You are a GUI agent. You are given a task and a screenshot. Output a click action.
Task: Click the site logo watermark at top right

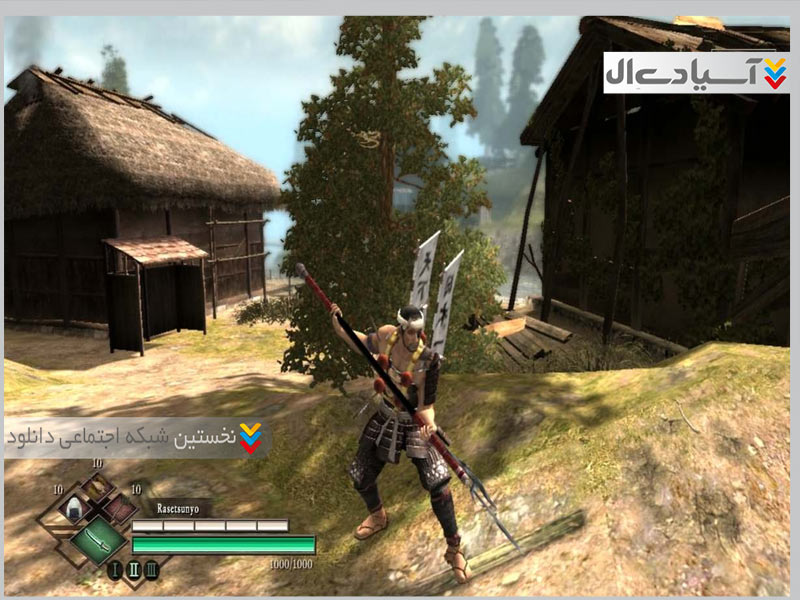(696, 72)
